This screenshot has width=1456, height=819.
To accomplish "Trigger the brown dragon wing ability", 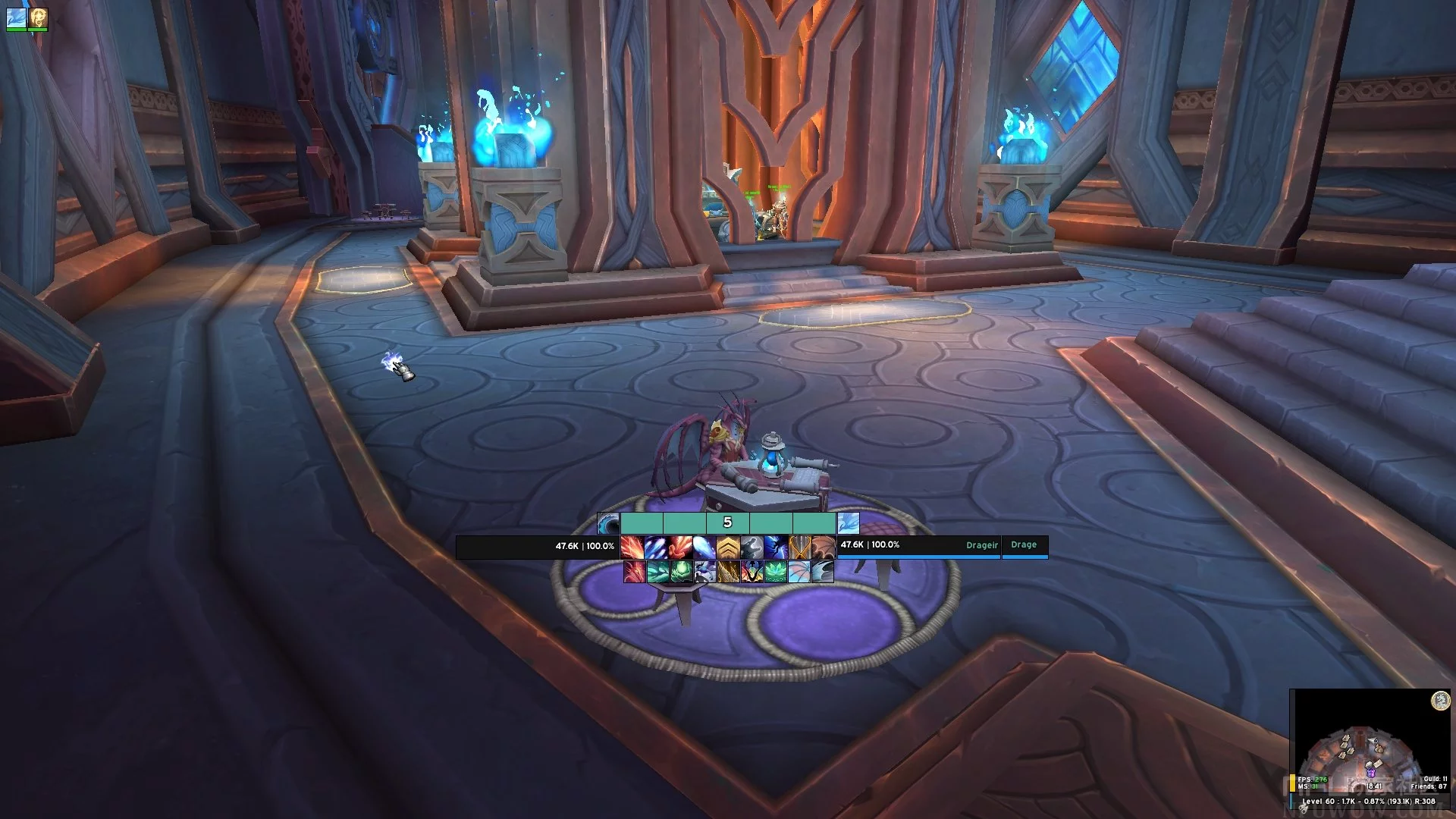I will (x=824, y=546).
